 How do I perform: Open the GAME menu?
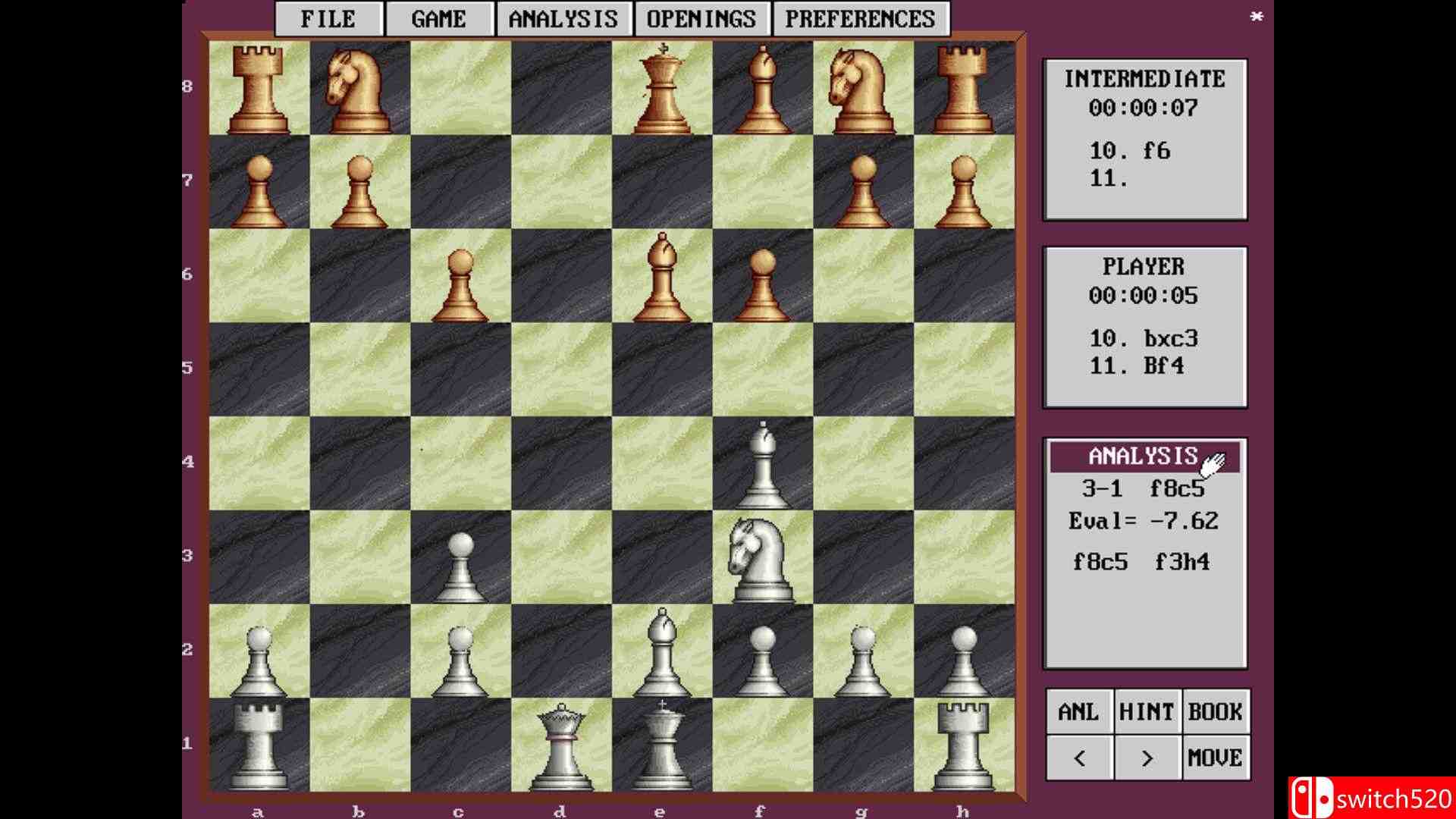[x=440, y=17]
